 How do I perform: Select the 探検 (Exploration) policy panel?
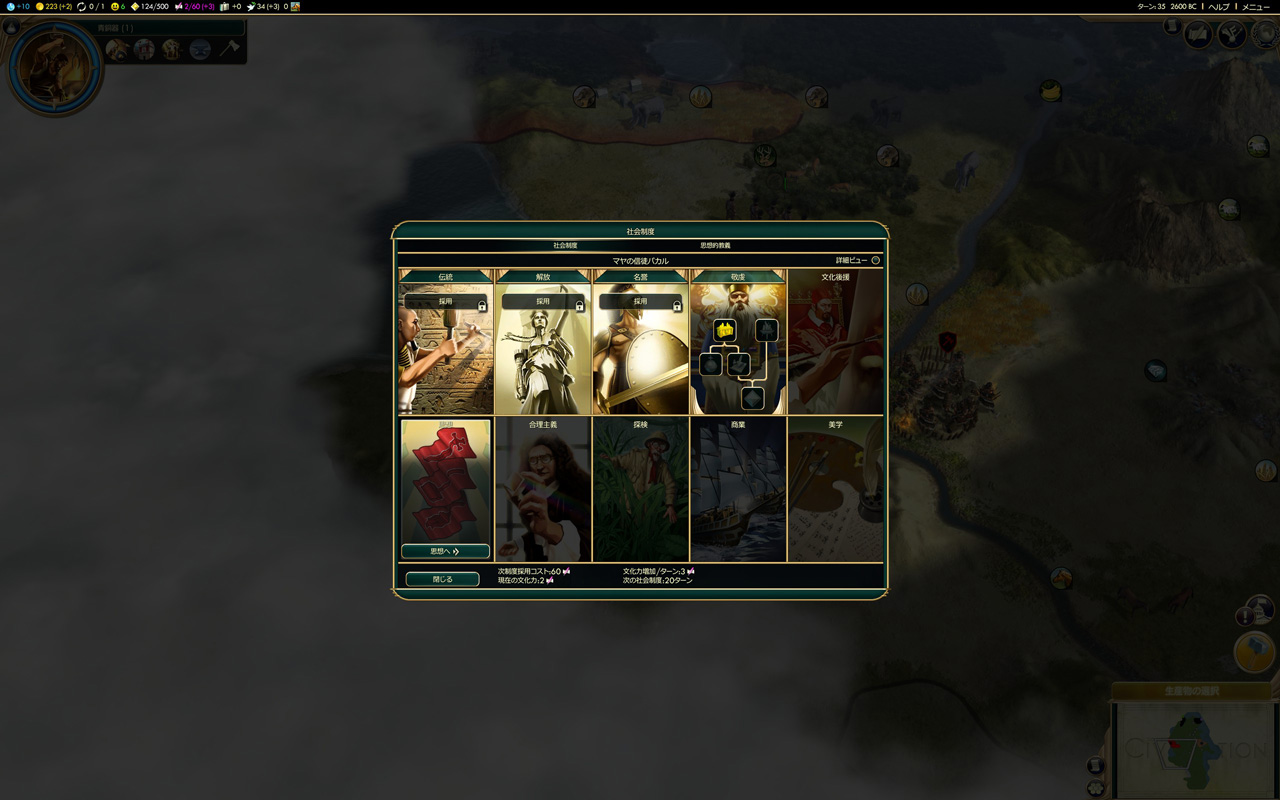pyautogui.click(x=640, y=490)
